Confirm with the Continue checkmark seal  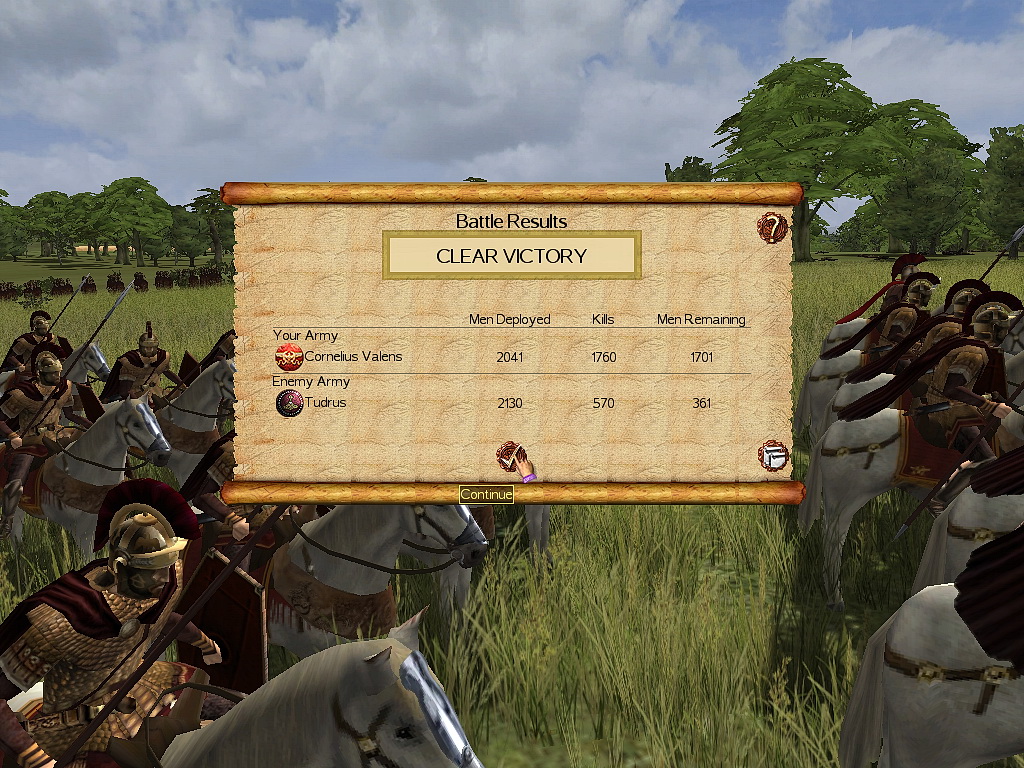511,457
